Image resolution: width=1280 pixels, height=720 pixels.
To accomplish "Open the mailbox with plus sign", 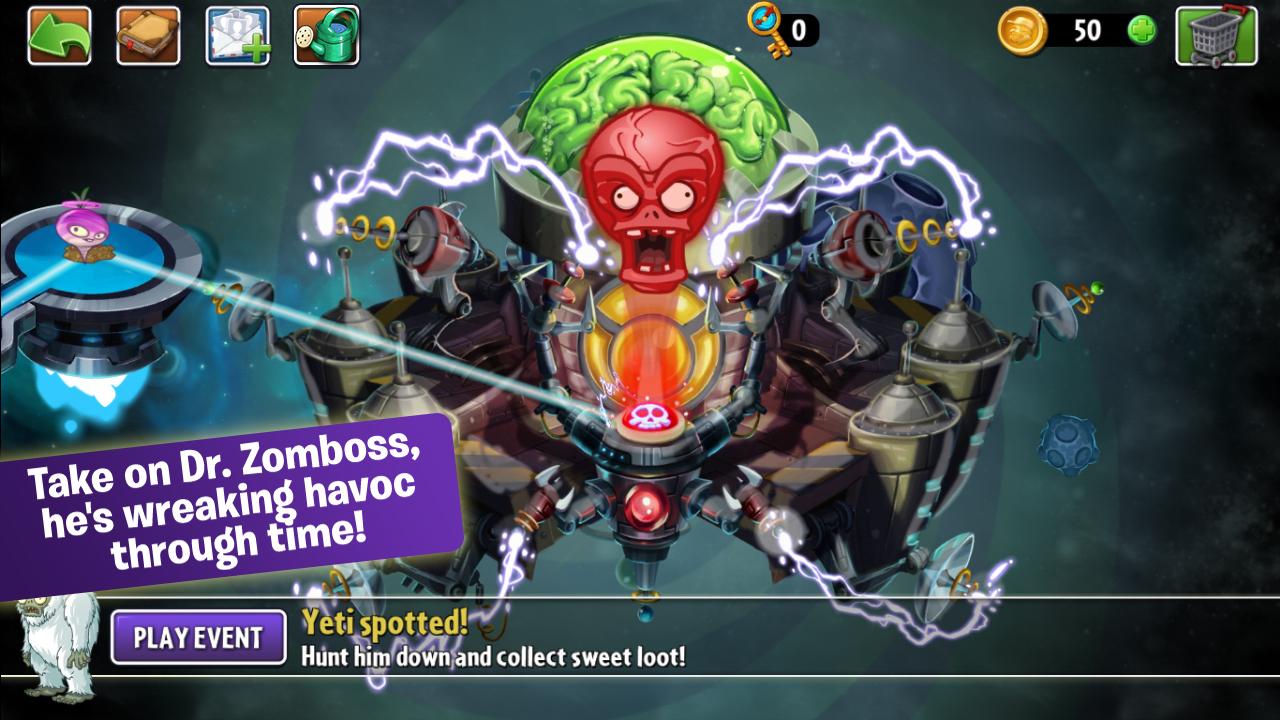I will tap(237, 36).
